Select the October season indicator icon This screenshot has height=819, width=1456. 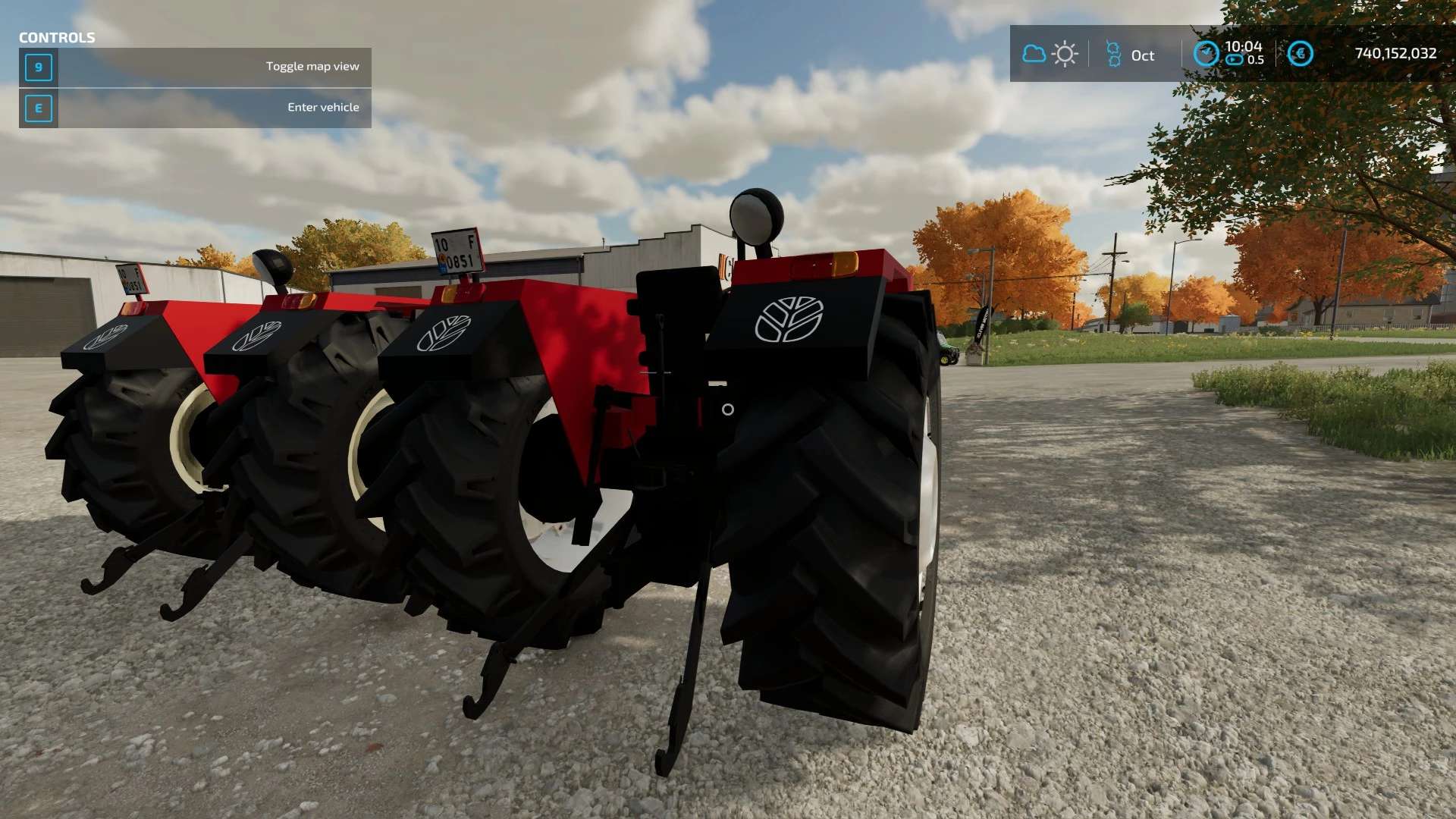[1113, 55]
